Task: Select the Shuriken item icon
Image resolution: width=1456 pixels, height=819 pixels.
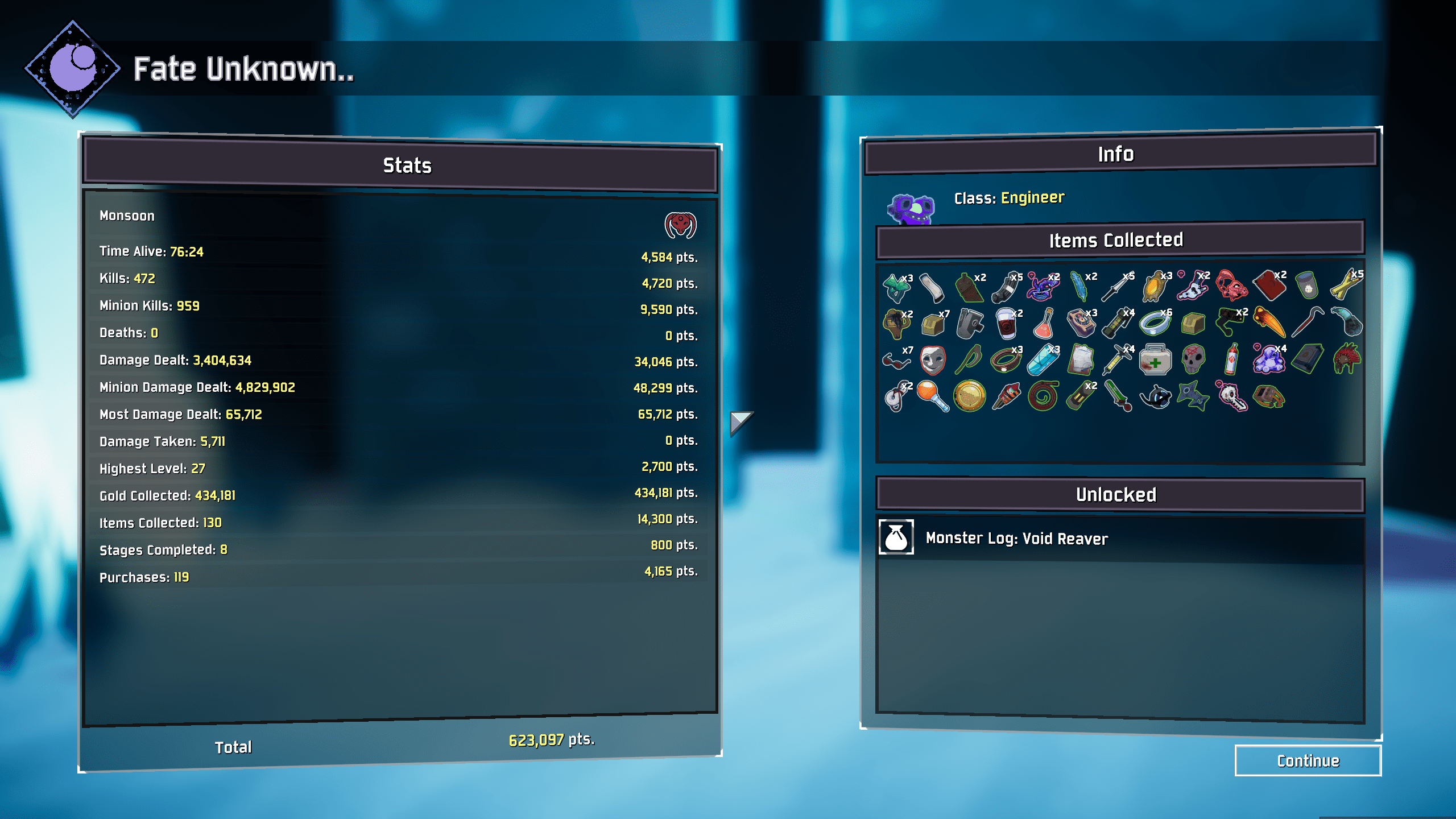Action: tap(1193, 396)
